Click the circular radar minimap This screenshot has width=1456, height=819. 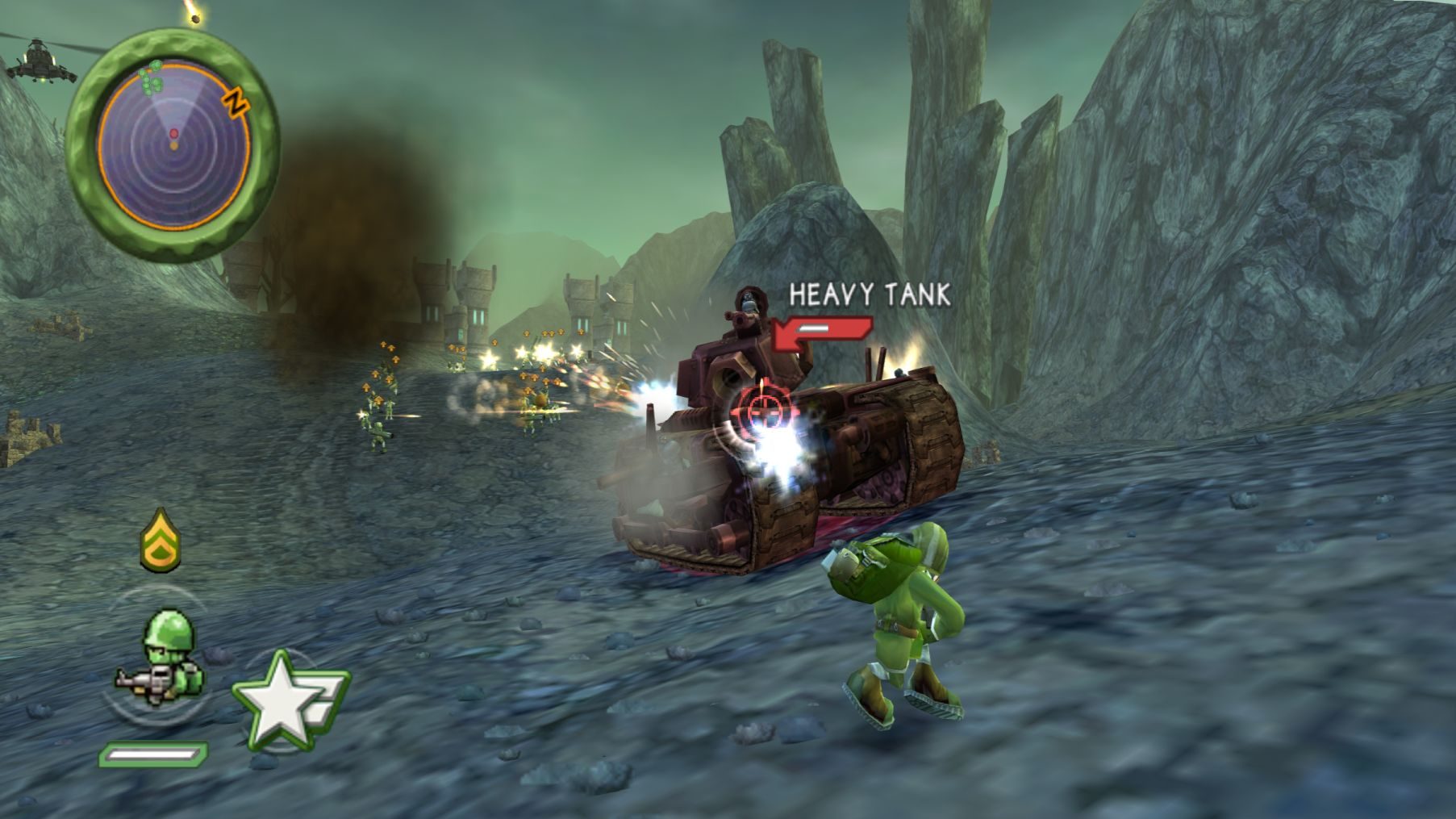(x=173, y=146)
